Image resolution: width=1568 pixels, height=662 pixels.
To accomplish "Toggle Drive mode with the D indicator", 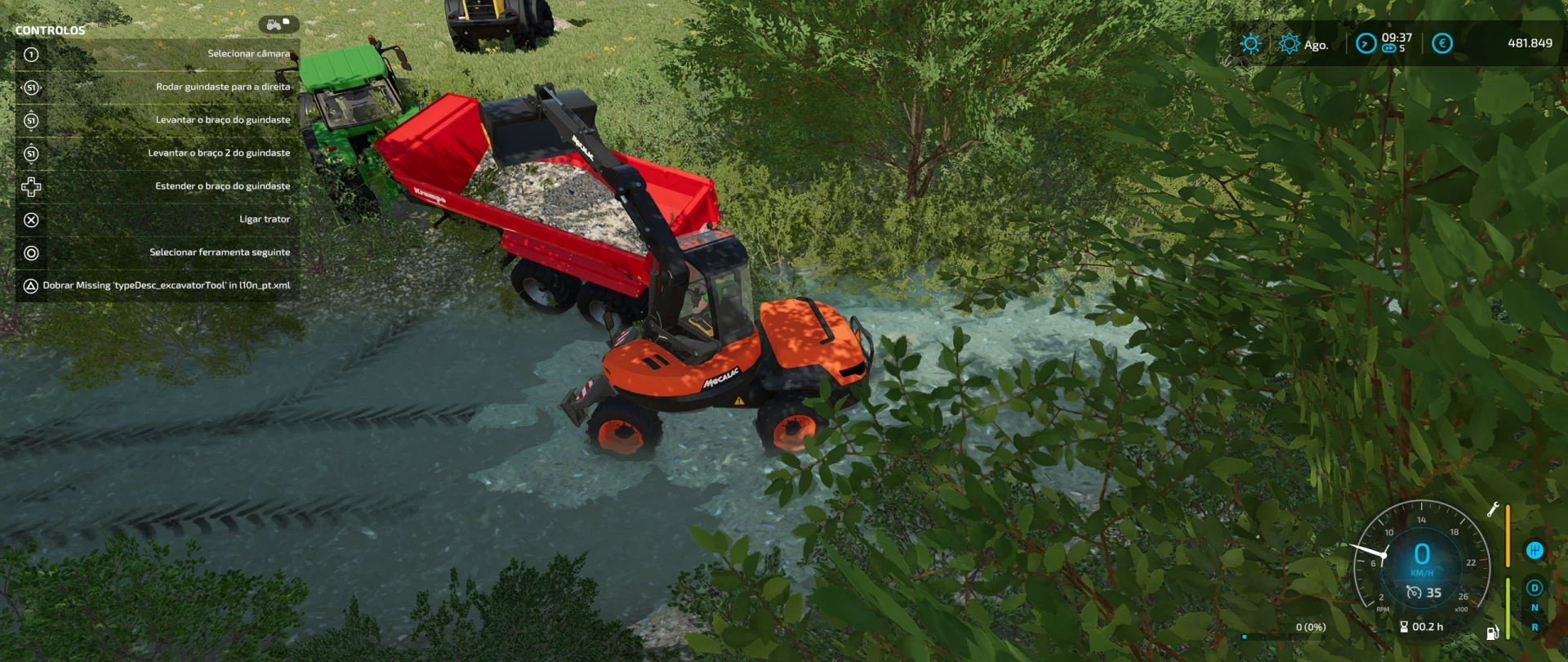I will pos(1535,588).
